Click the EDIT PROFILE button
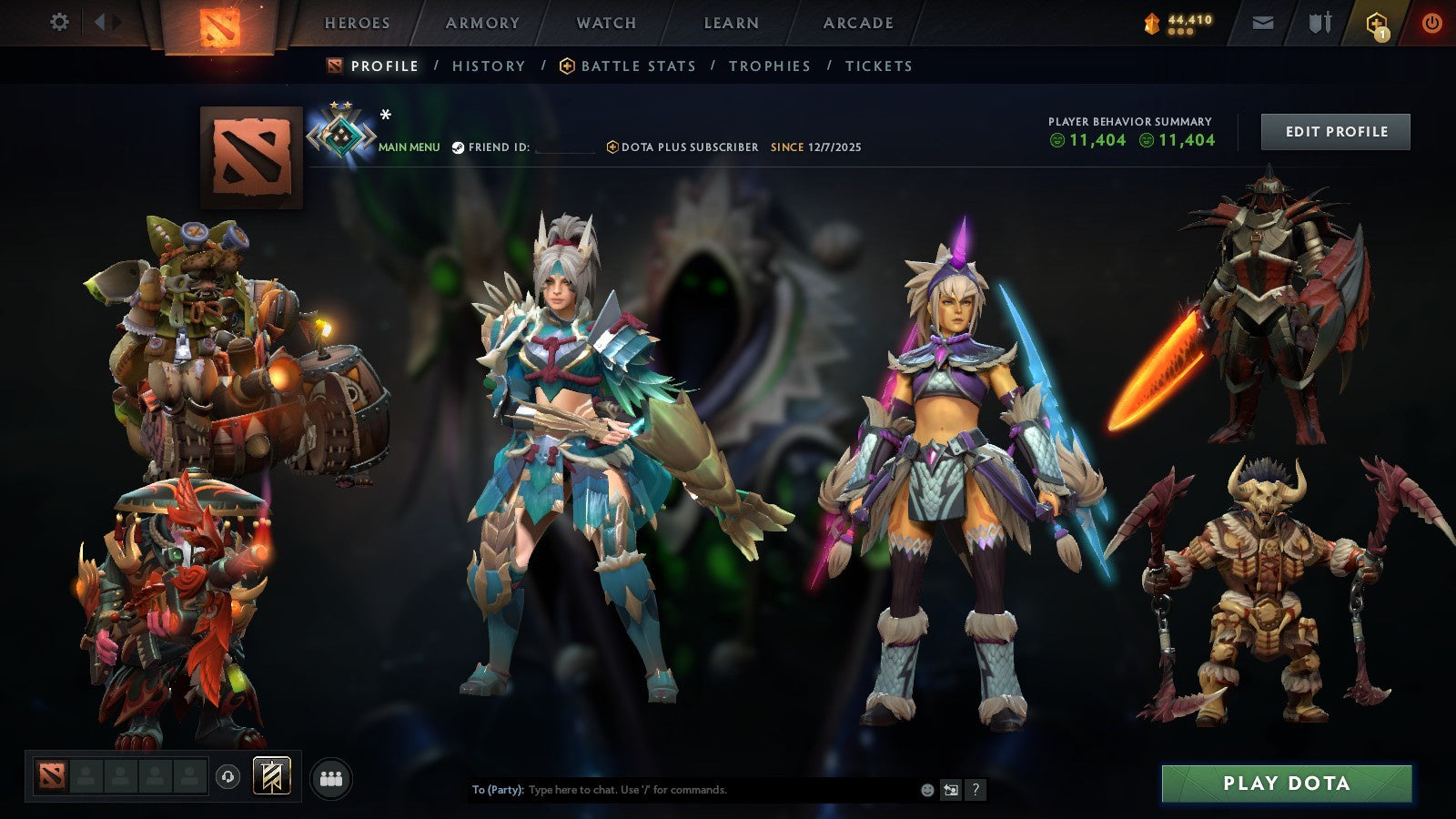This screenshot has height=819, width=1456. coord(1335,131)
